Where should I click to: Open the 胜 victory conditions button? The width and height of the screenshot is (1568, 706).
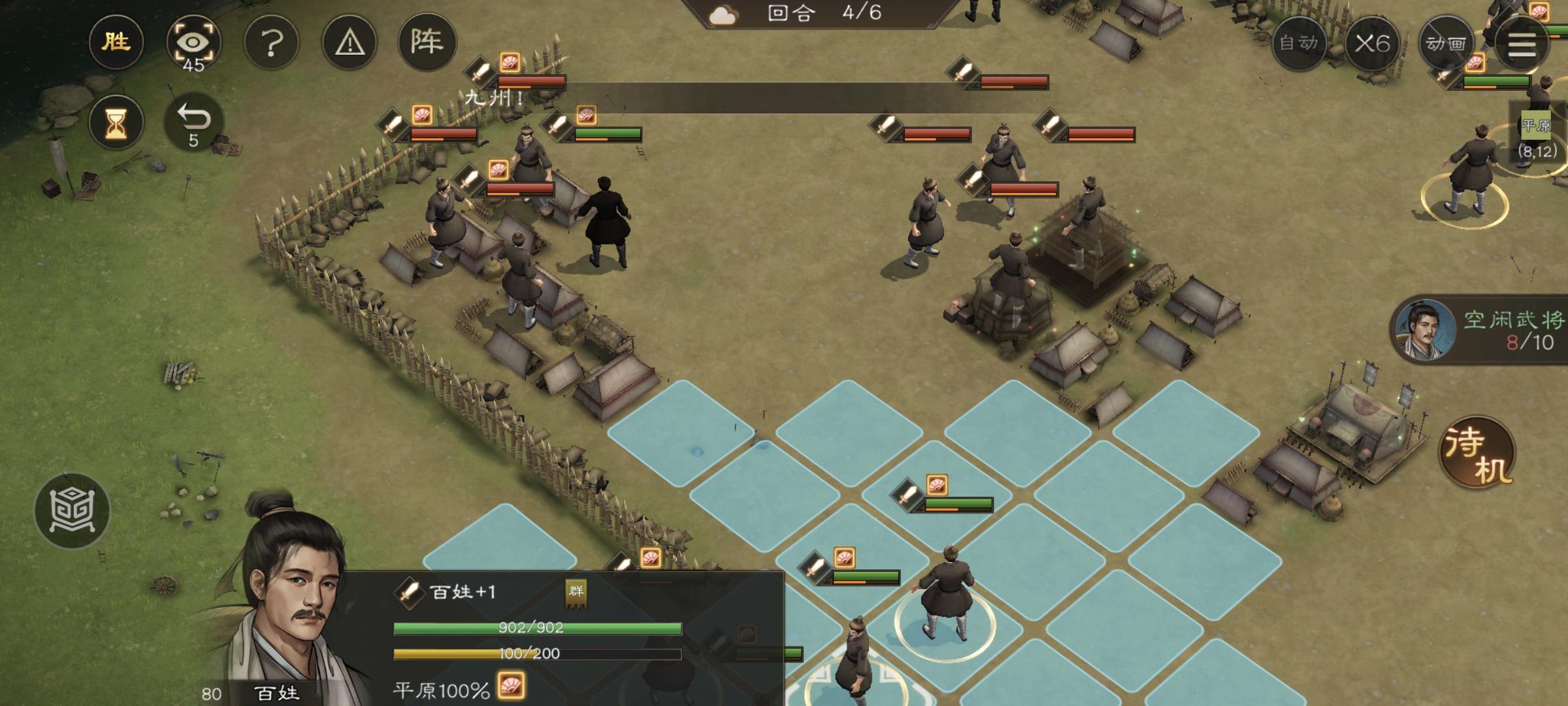click(x=116, y=42)
